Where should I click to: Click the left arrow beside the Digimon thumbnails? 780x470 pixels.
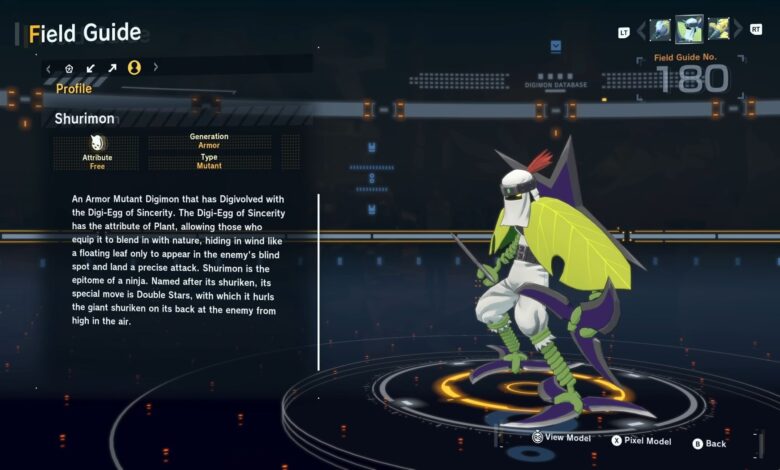pyautogui.click(x=641, y=31)
